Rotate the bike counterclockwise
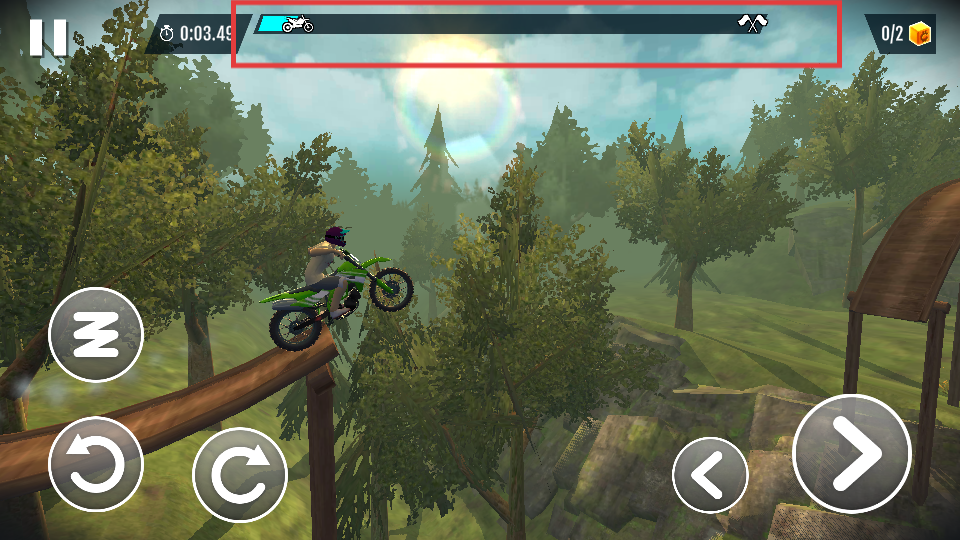 click(96, 464)
